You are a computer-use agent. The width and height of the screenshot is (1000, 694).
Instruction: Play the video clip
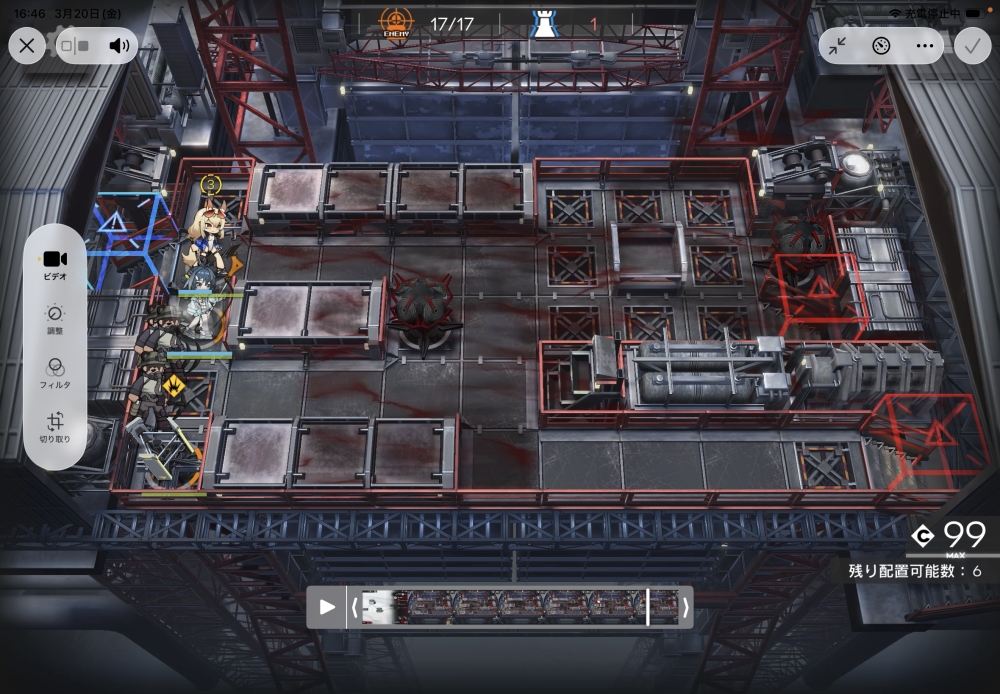coord(327,607)
